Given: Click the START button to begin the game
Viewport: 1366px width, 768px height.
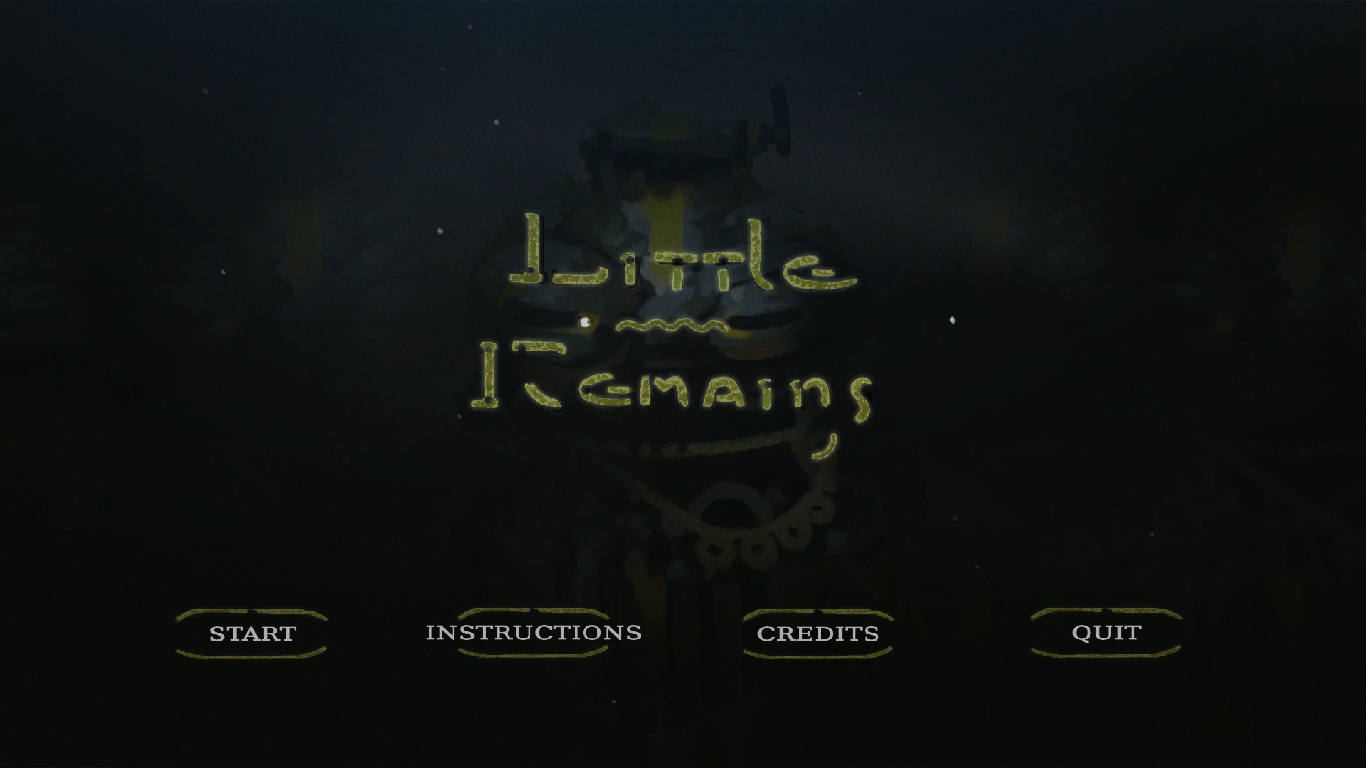Looking at the screenshot, I should pyautogui.click(x=251, y=633).
